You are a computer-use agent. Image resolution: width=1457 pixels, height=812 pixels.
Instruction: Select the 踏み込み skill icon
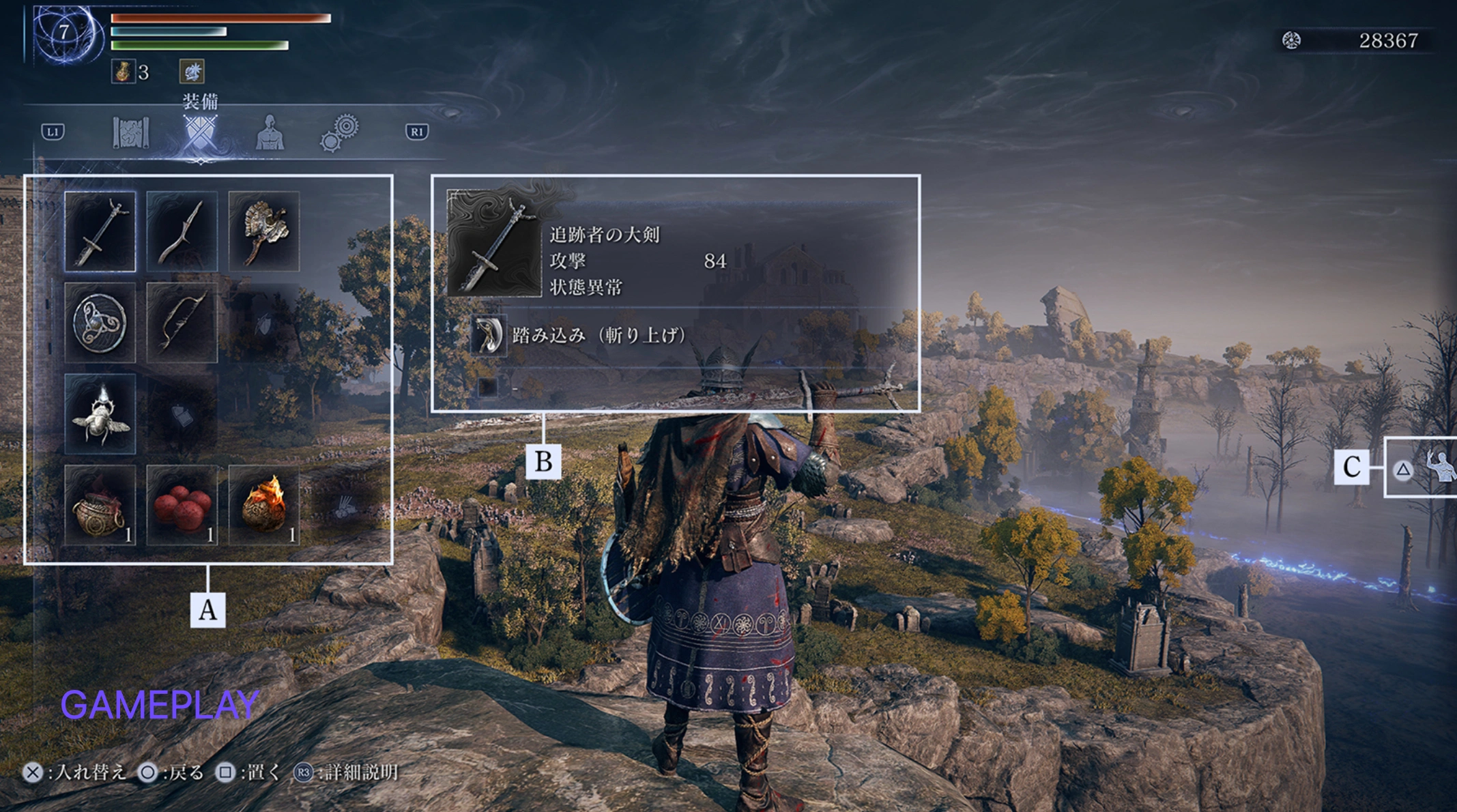tap(489, 335)
